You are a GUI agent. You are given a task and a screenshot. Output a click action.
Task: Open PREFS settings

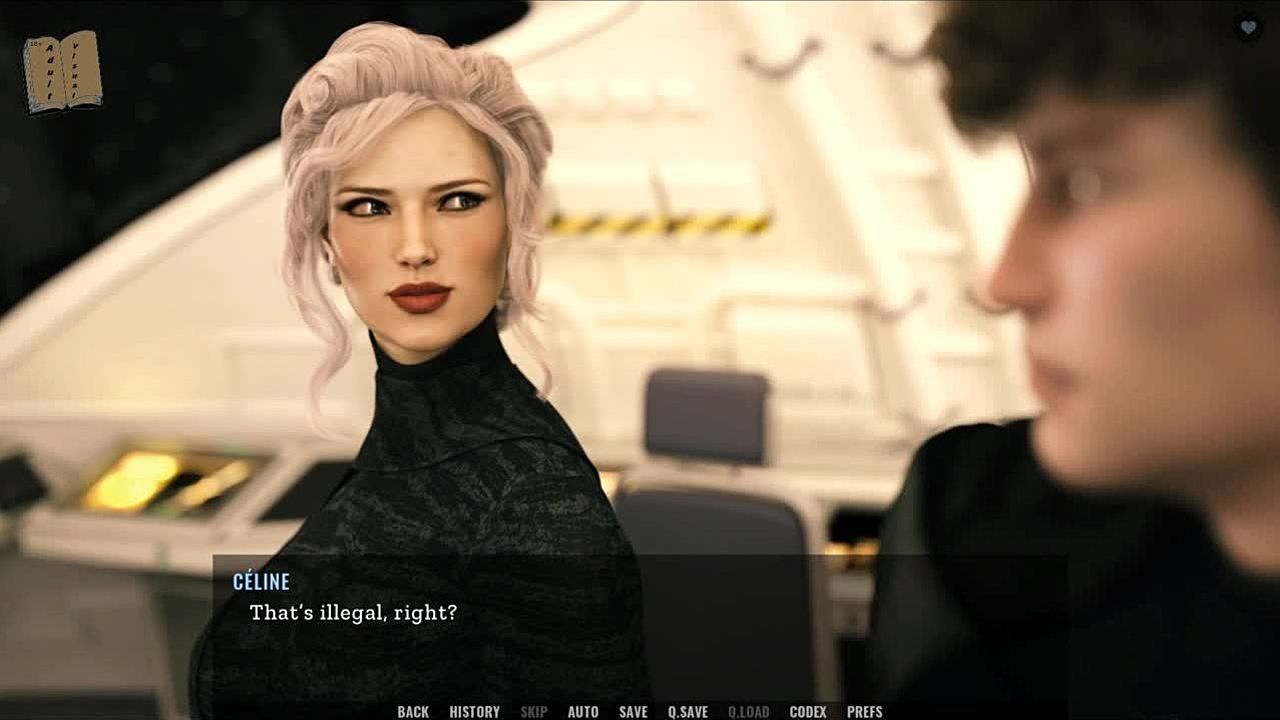point(864,712)
